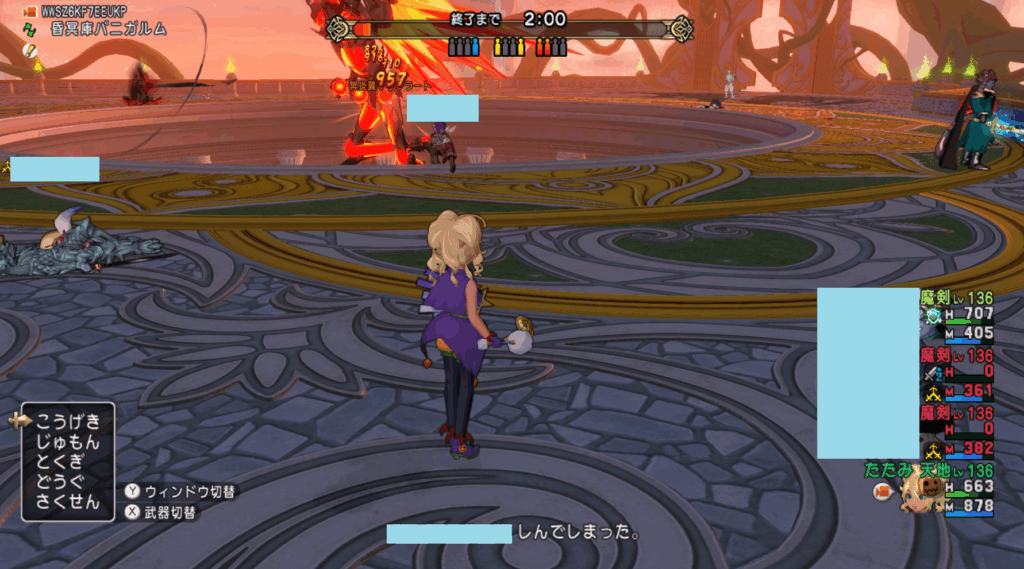Open the どうぐ items menu
Image resolution: width=1024 pixels, height=569 pixels.
[x=57, y=481]
